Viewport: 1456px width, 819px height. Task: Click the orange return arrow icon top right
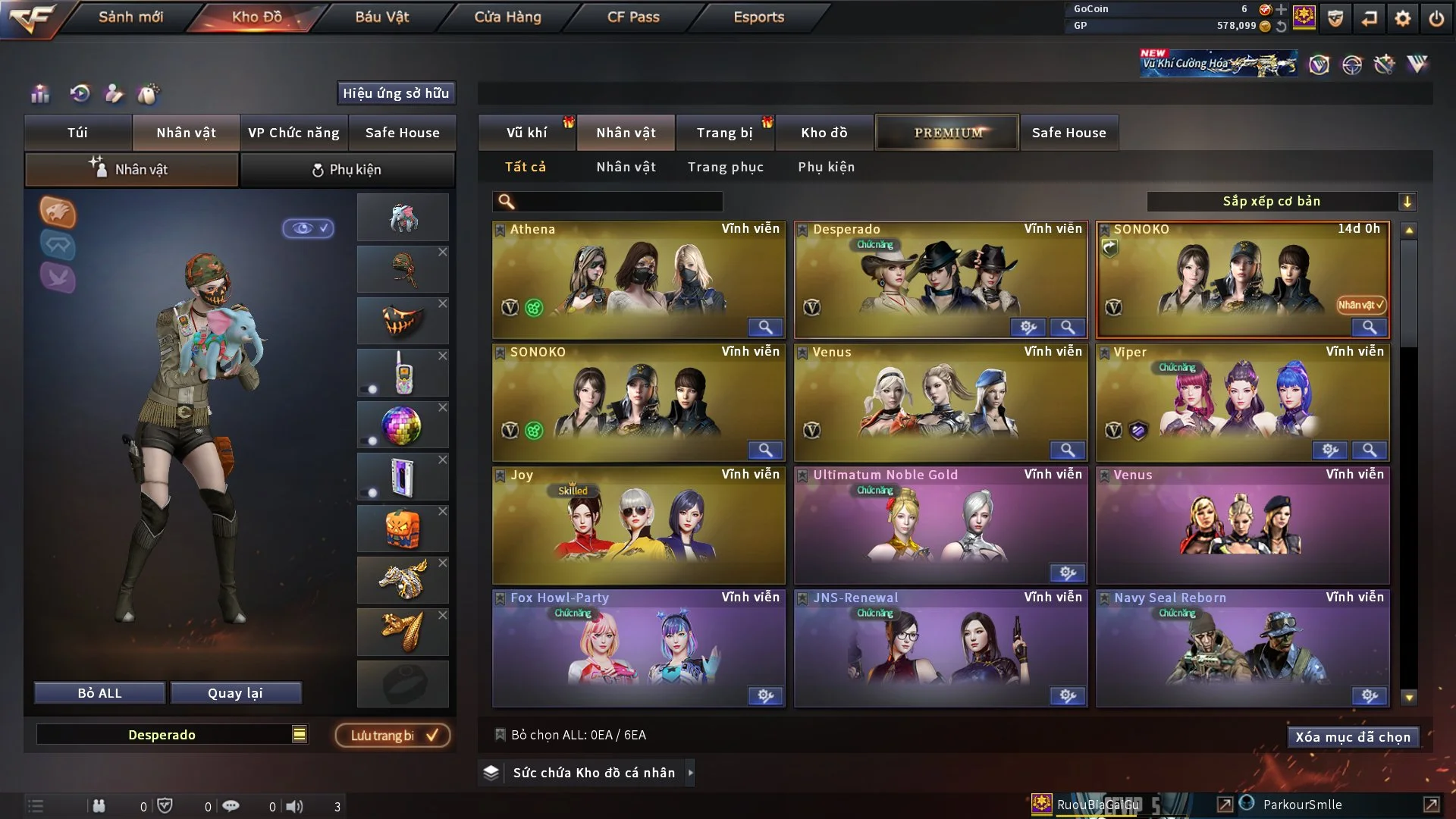point(1369,17)
